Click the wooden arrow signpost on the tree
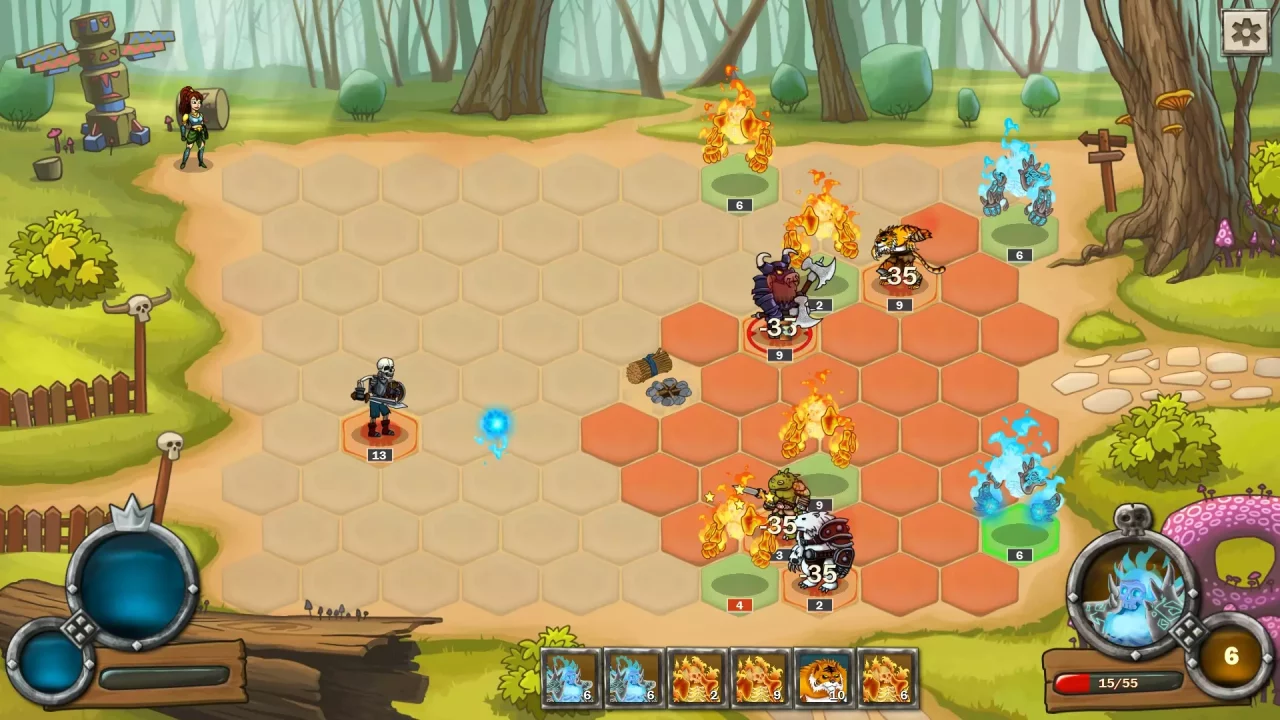Image resolution: width=1280 pixels, height=720 pixels. (1105, 148)
